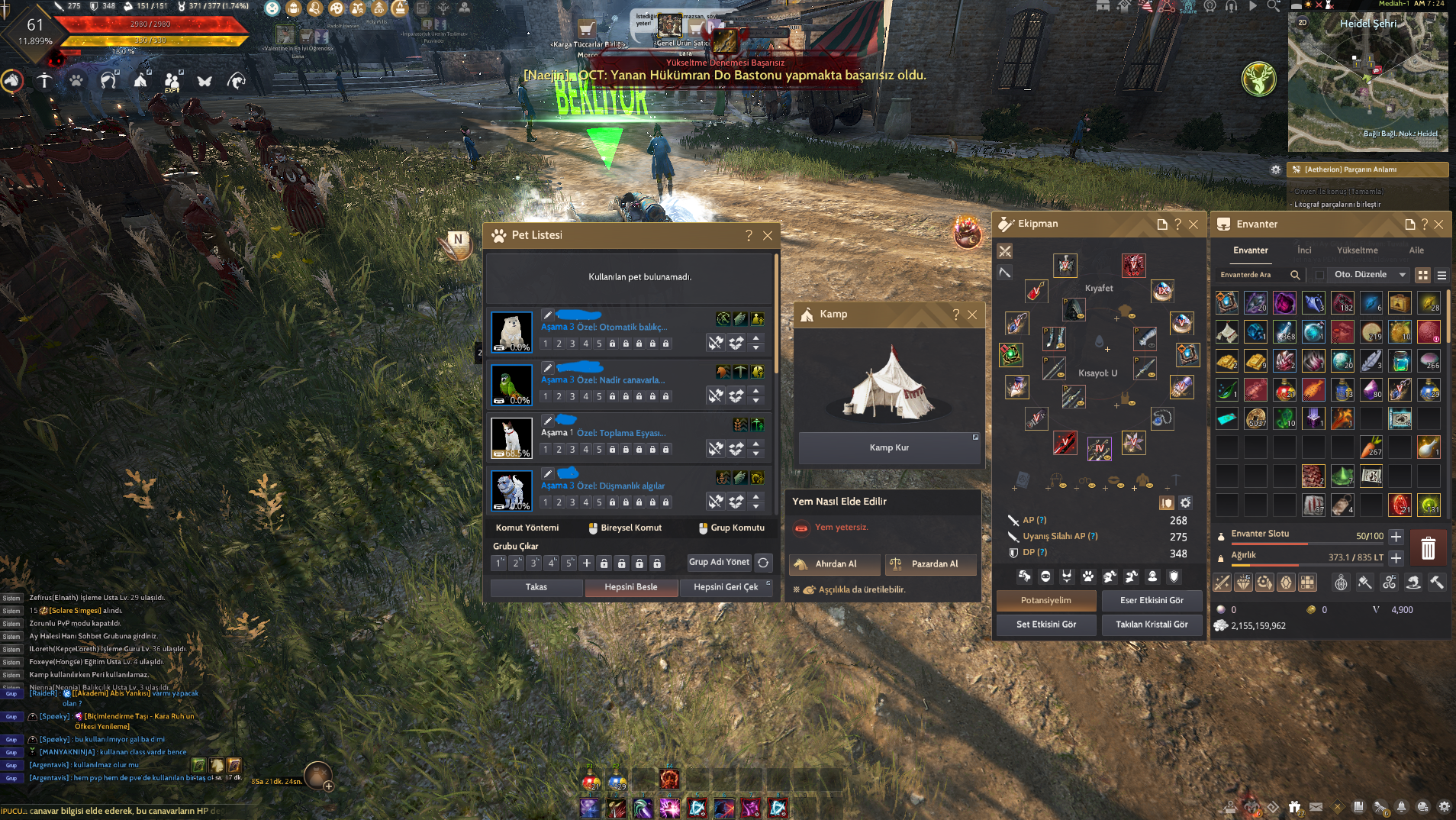This screenshot has width=1456, height=820.
Task: Open the crystal gem icon in inventory toolbar
Action: (1286, 582)
